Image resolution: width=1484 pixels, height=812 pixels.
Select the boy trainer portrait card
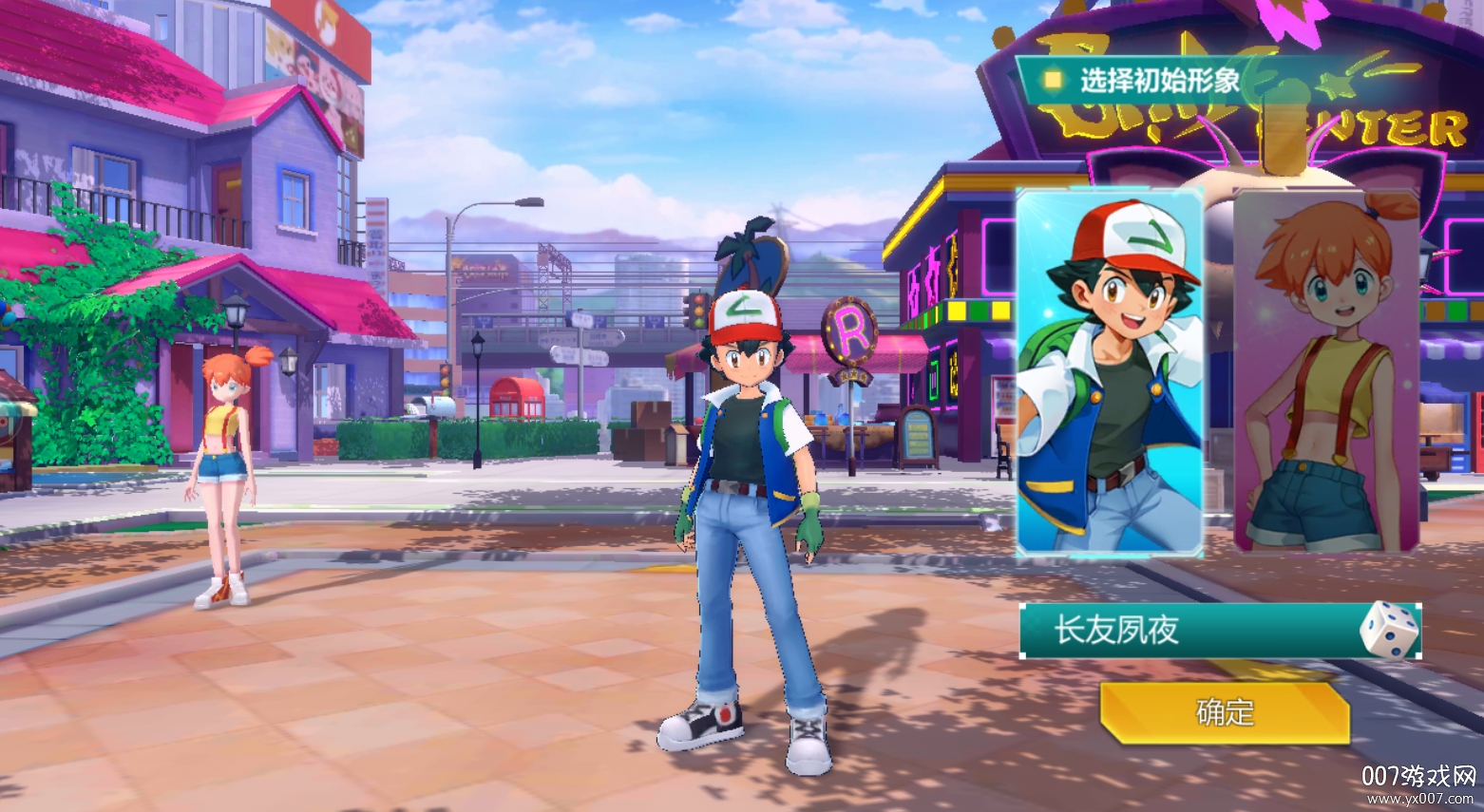coord(1109,372)
